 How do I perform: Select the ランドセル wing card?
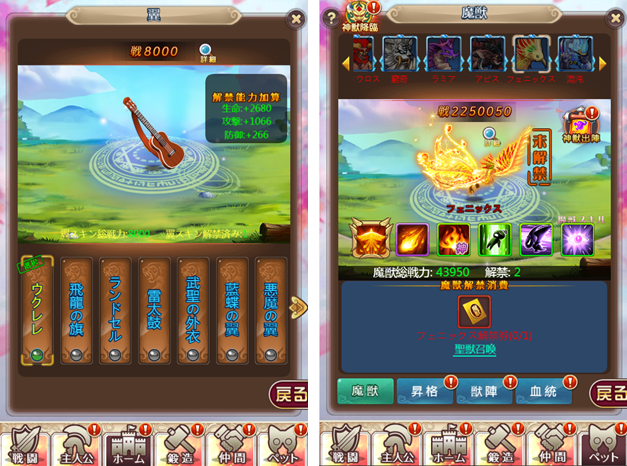pos(116,310)
